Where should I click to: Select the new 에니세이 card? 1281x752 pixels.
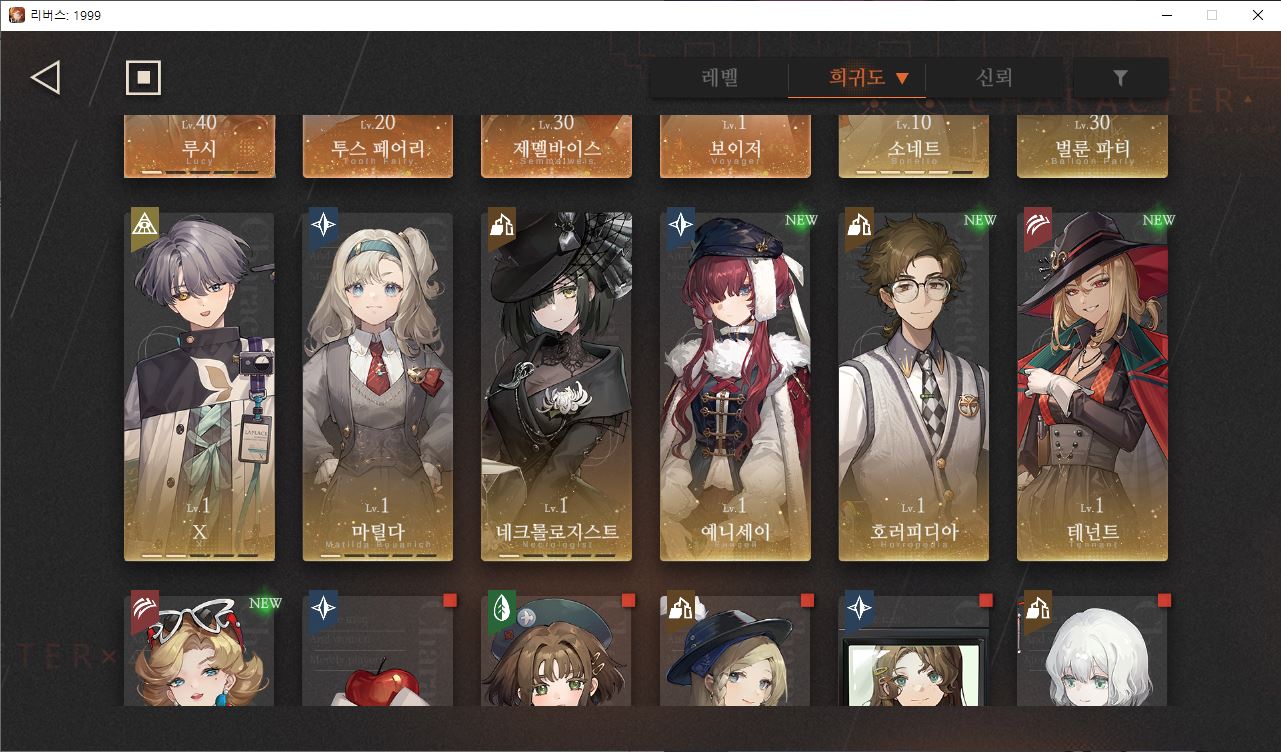pyautogui.click(x=735, y=386)
